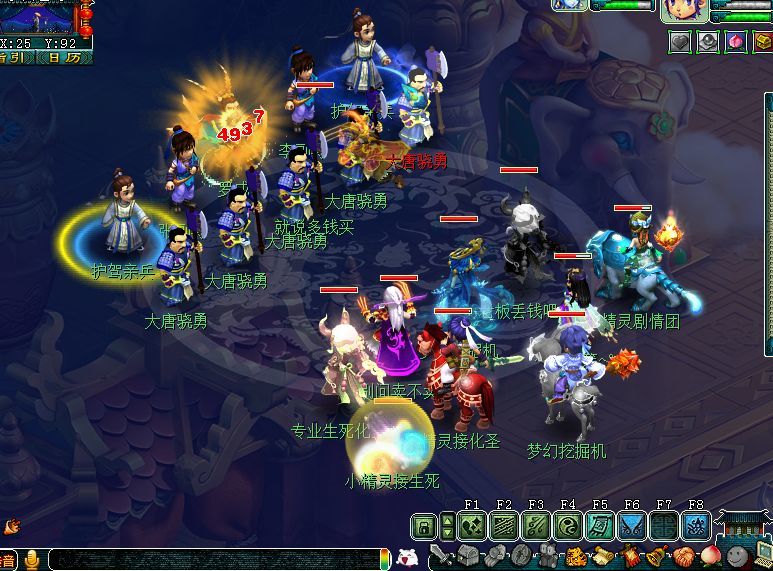
Task: Select the player character portrait
Action: point(685,10)
